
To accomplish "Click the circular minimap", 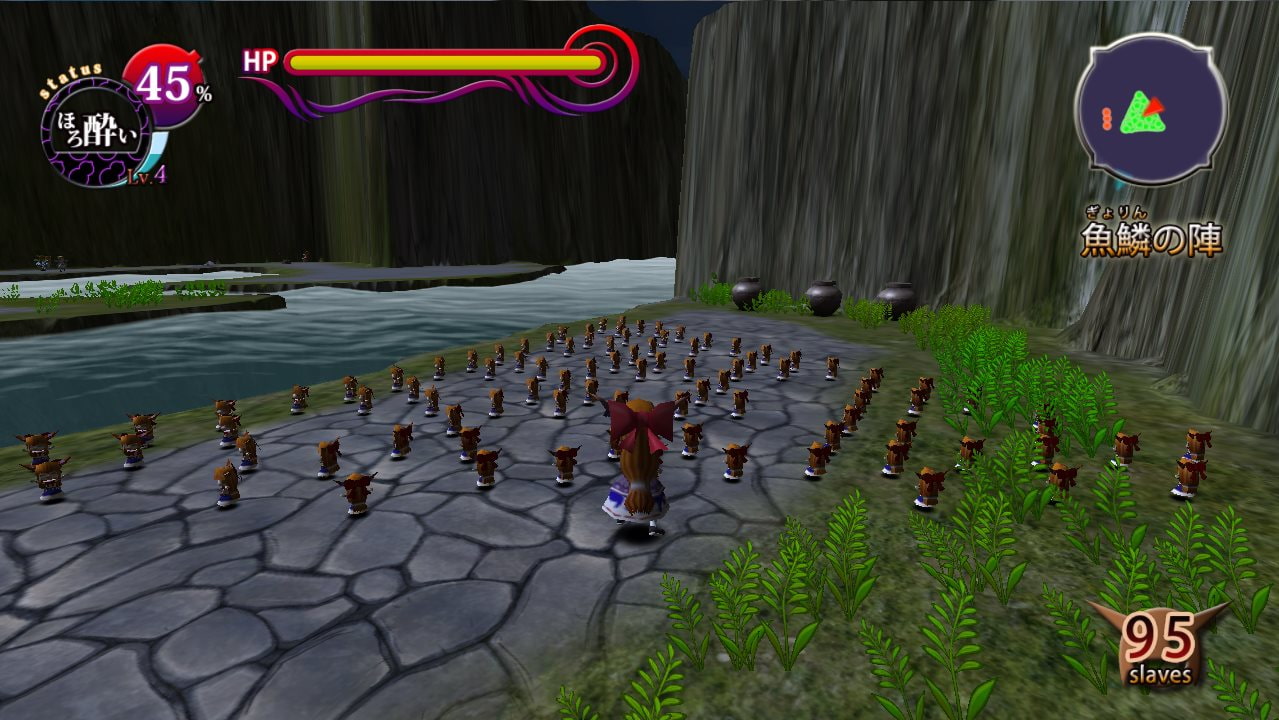I will 1150,109.
